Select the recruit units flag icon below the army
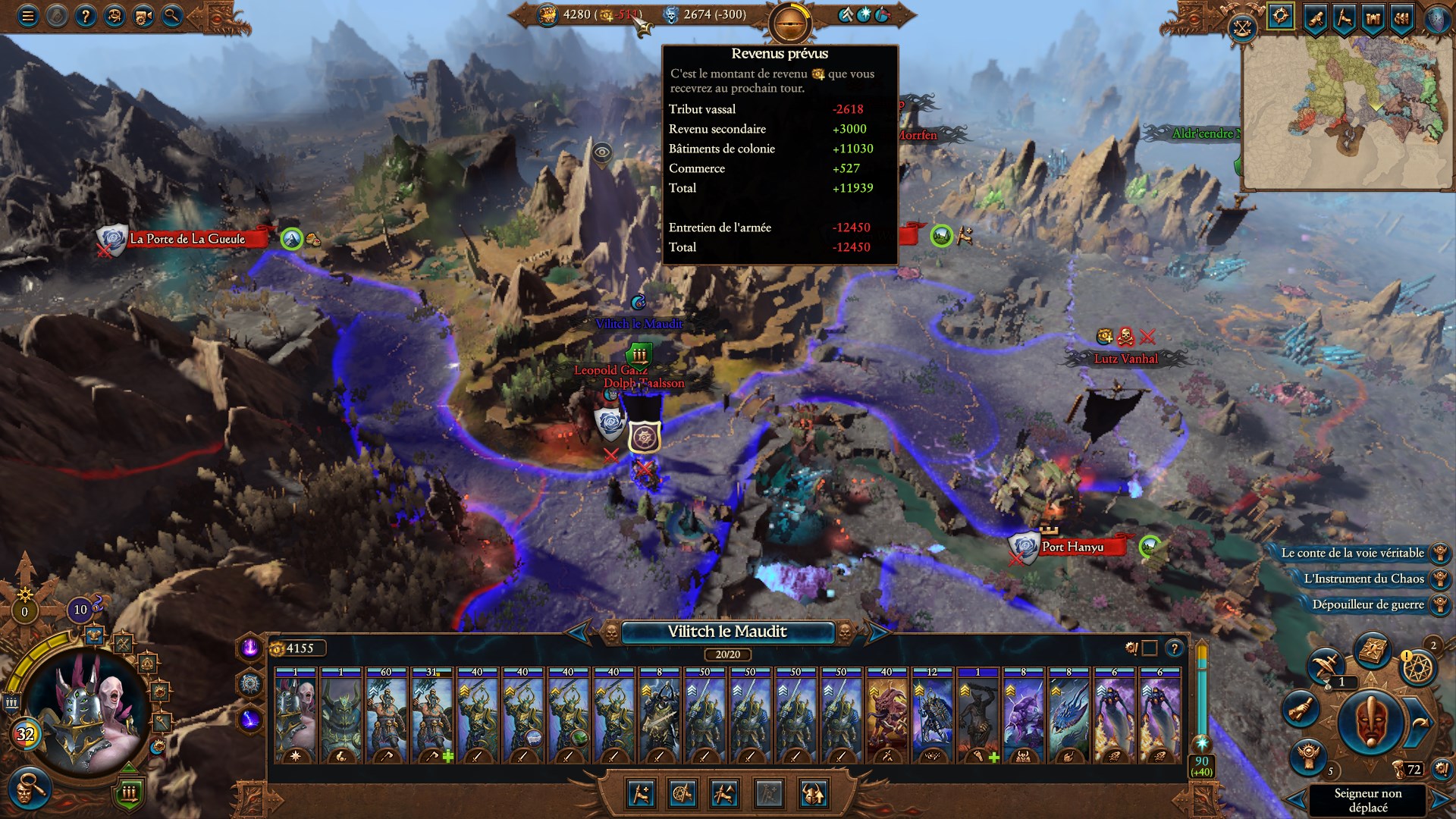This screenshot has height=819, width=1456. [641, 794]
